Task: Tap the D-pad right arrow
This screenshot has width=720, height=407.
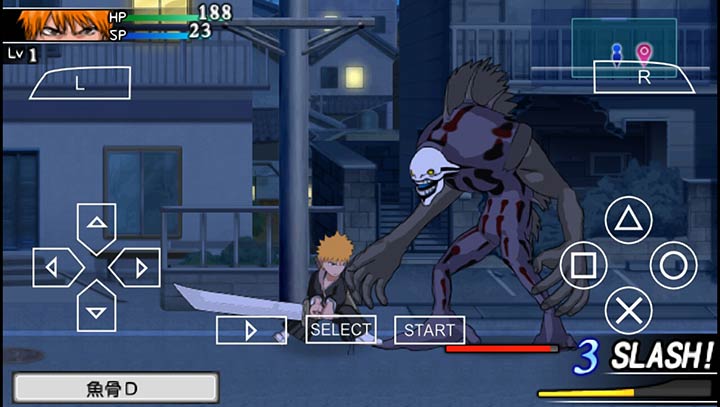Action: click(x=139, y=267)
